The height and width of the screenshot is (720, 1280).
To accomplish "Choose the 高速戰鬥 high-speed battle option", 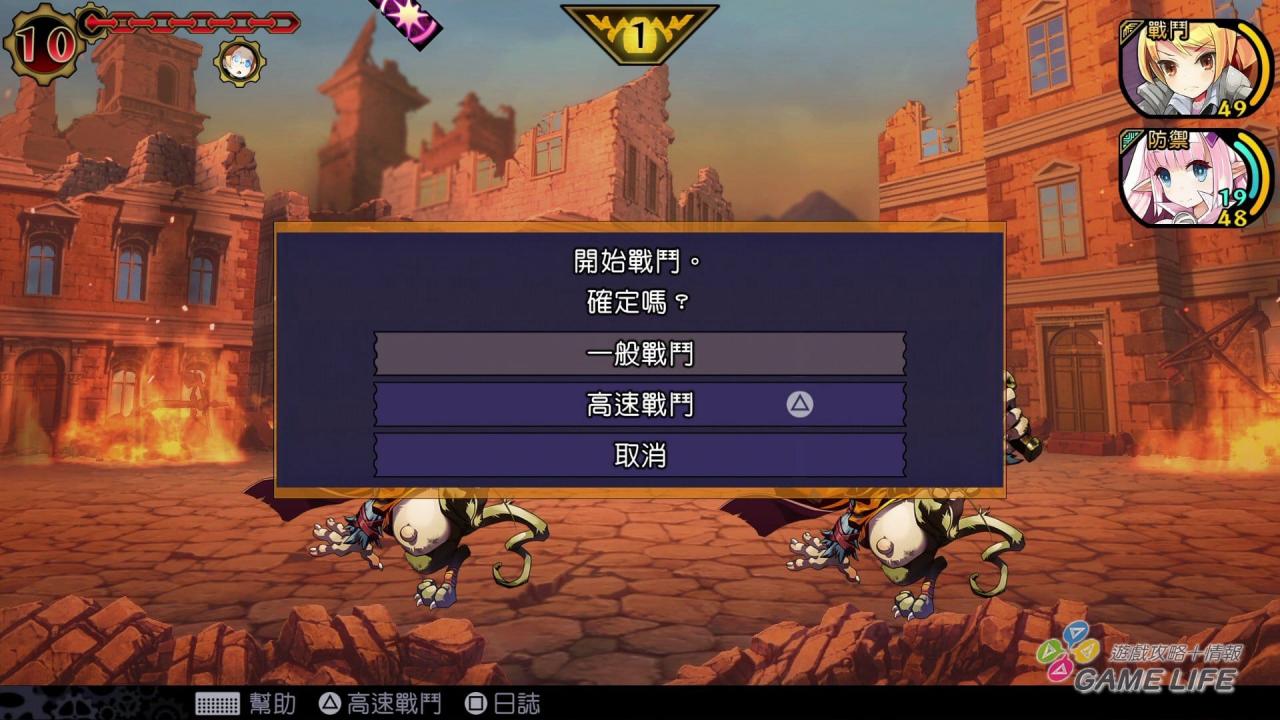I will click(638, 406).
